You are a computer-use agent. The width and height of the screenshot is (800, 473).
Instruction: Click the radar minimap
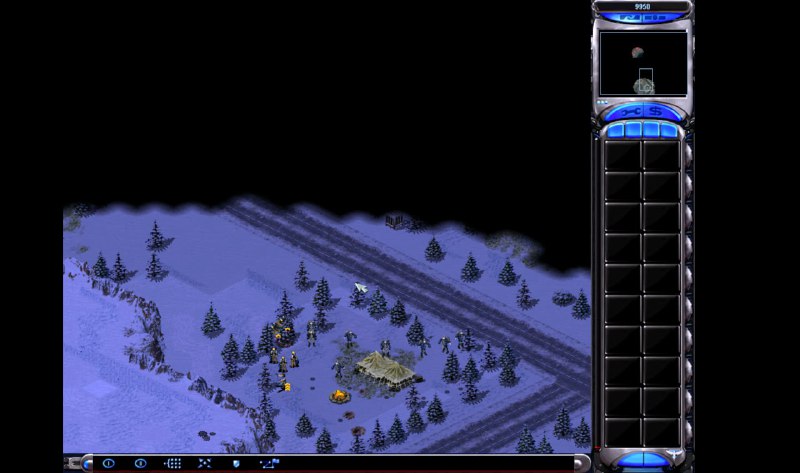642,63
